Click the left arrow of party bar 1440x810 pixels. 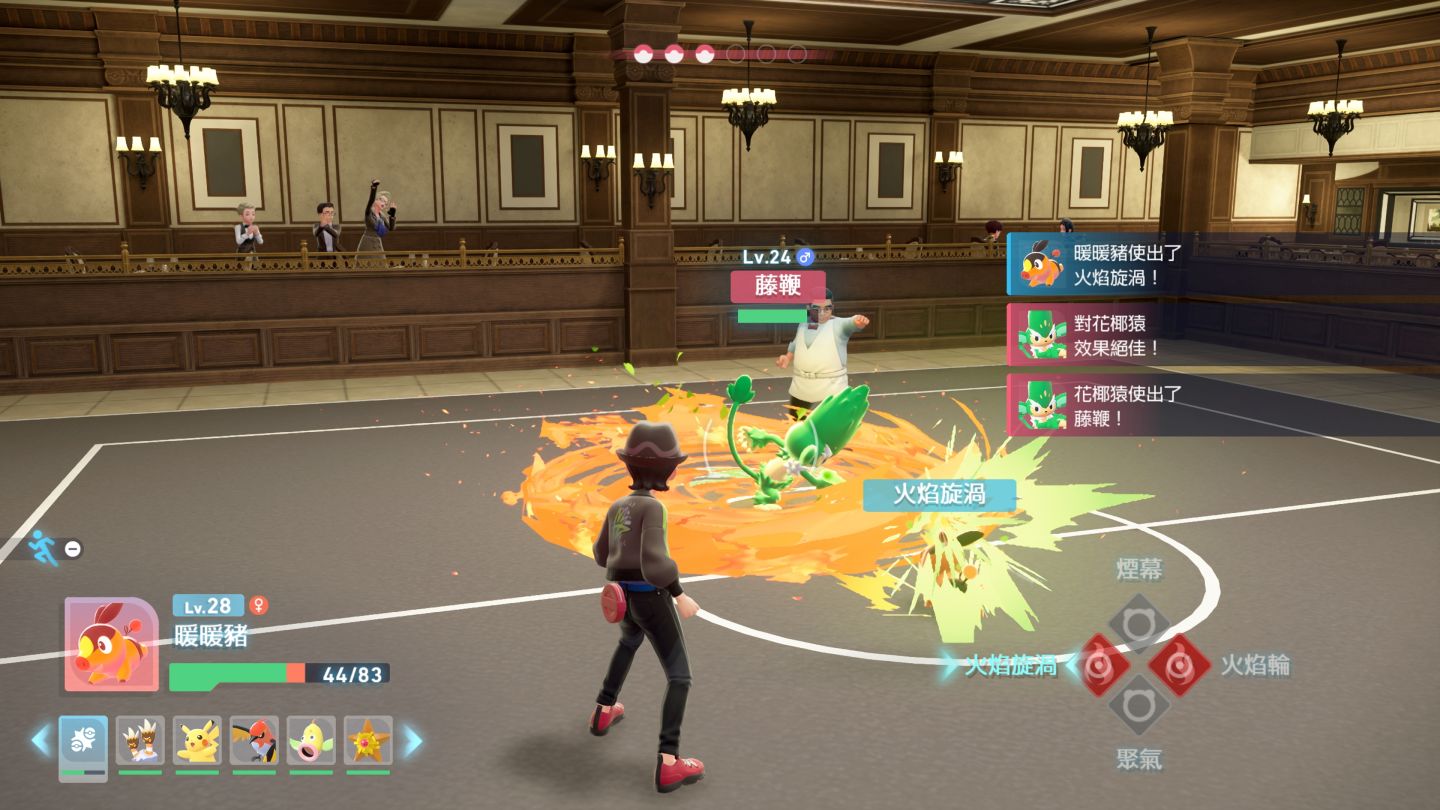coord(40,741)
